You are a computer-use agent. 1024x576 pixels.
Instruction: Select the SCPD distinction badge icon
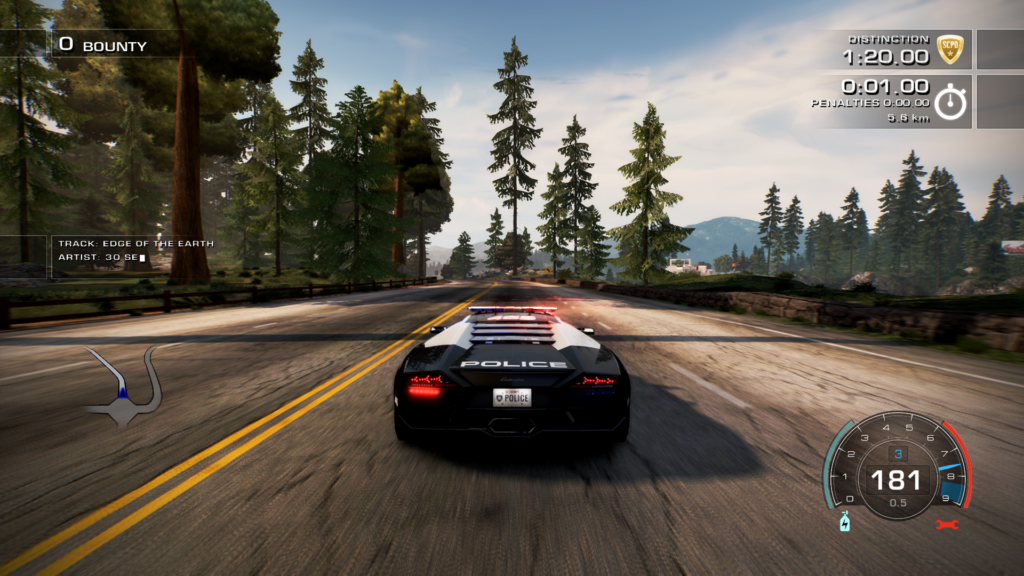tap(949, 48)
